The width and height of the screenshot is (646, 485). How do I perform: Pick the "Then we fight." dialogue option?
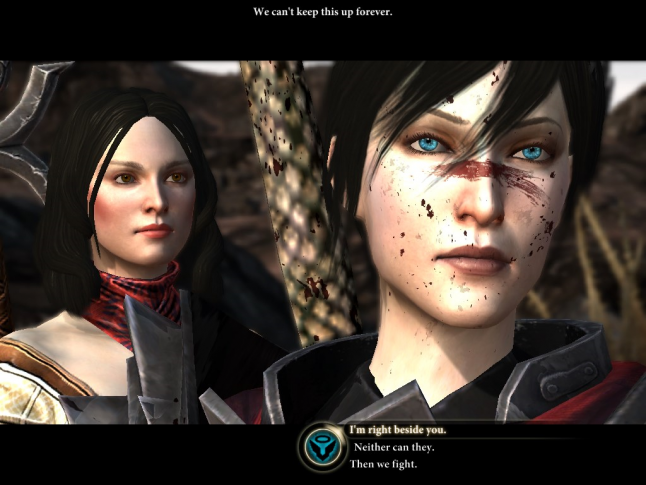385,464
